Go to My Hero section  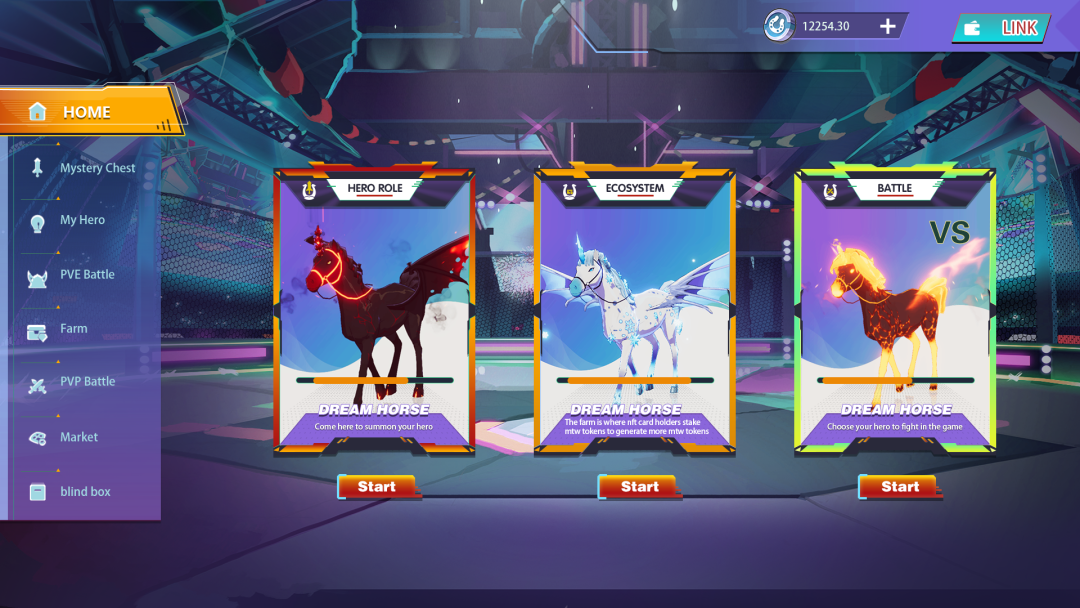[x=82, y=220]
